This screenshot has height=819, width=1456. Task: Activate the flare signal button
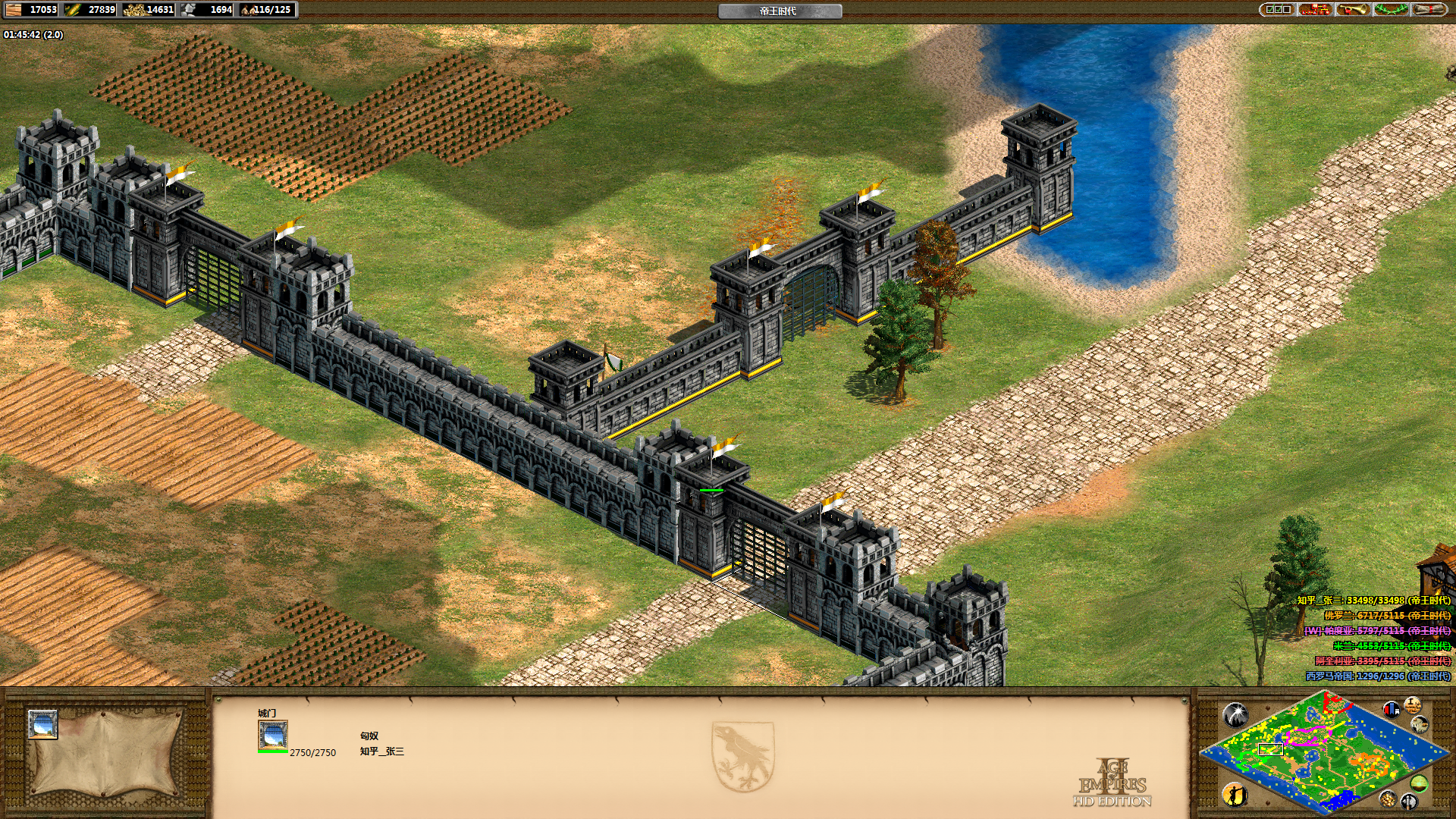[1235, 714]
